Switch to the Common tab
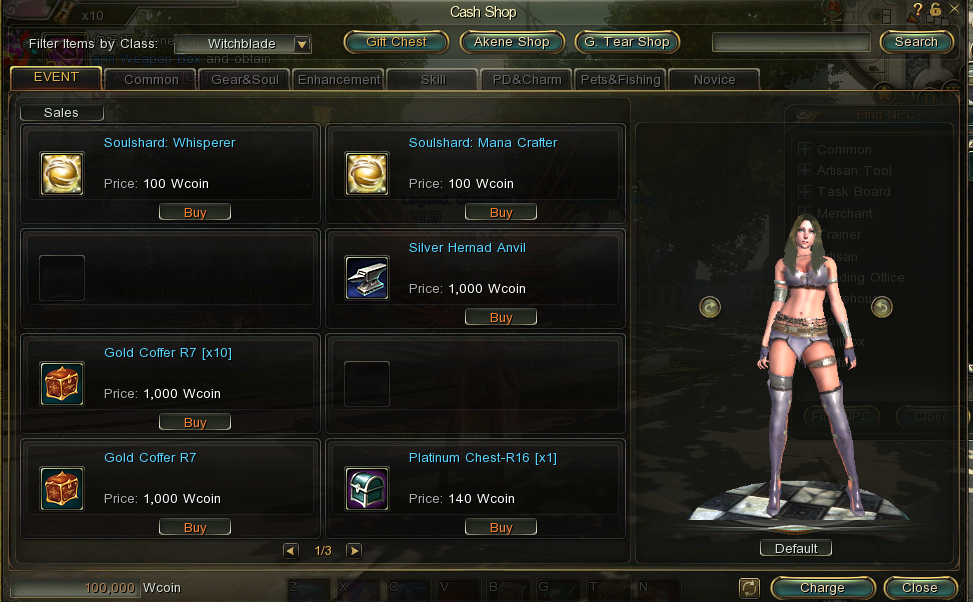Viewport: 973px width, 602px height. (x=151, y=80)
